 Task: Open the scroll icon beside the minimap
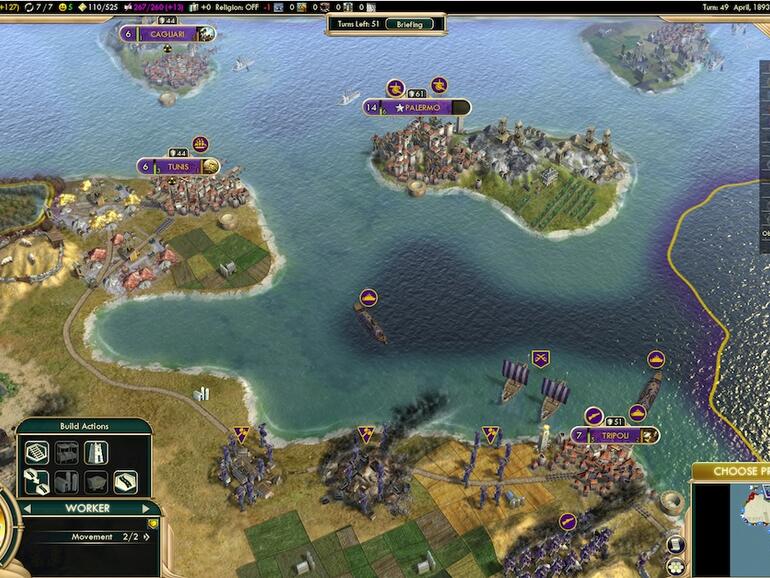pos(675,543)
